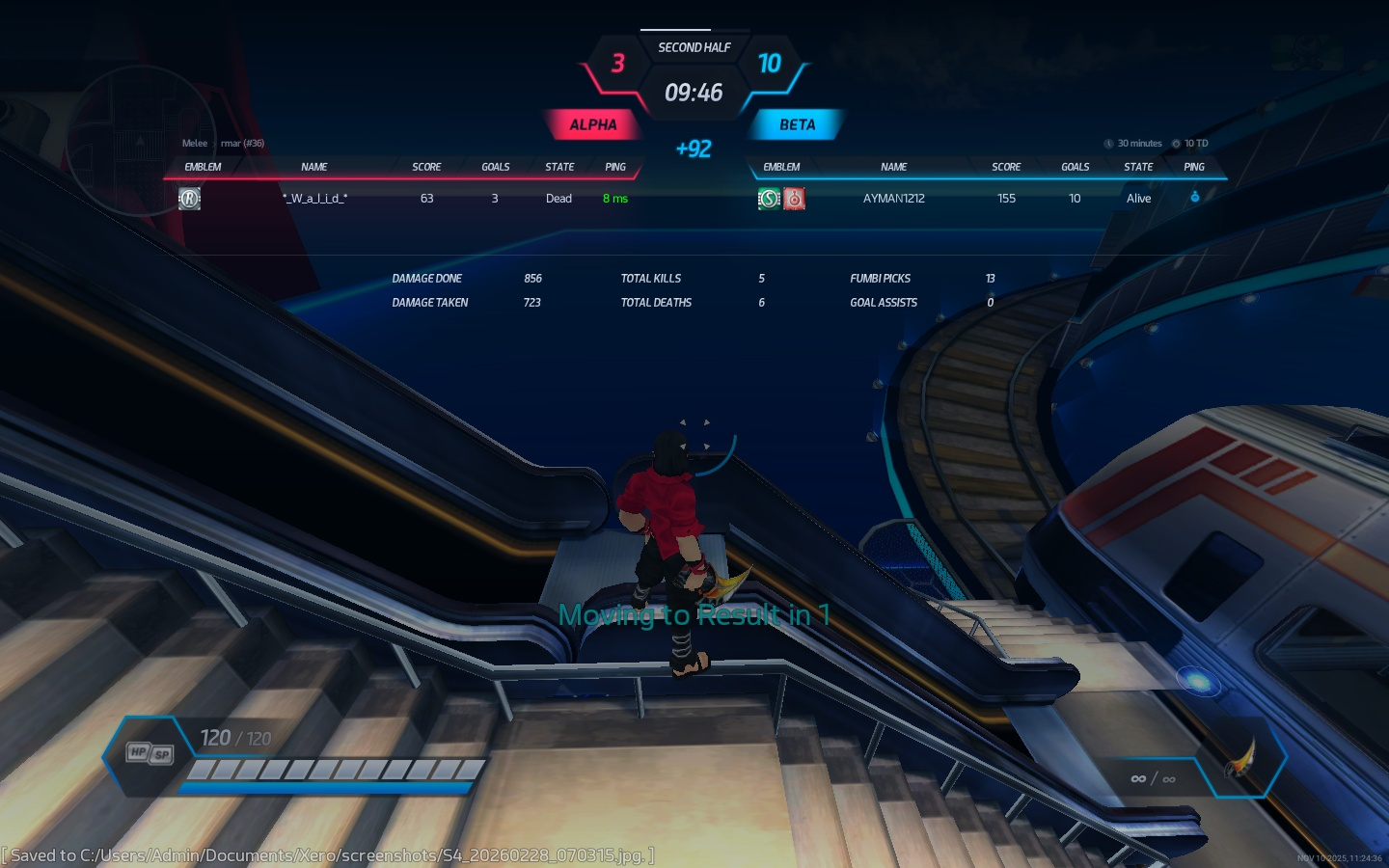Viewport: 1389px width, 868px height.
Task: Click the BETA team banner
Action: [x=797, y=124]
